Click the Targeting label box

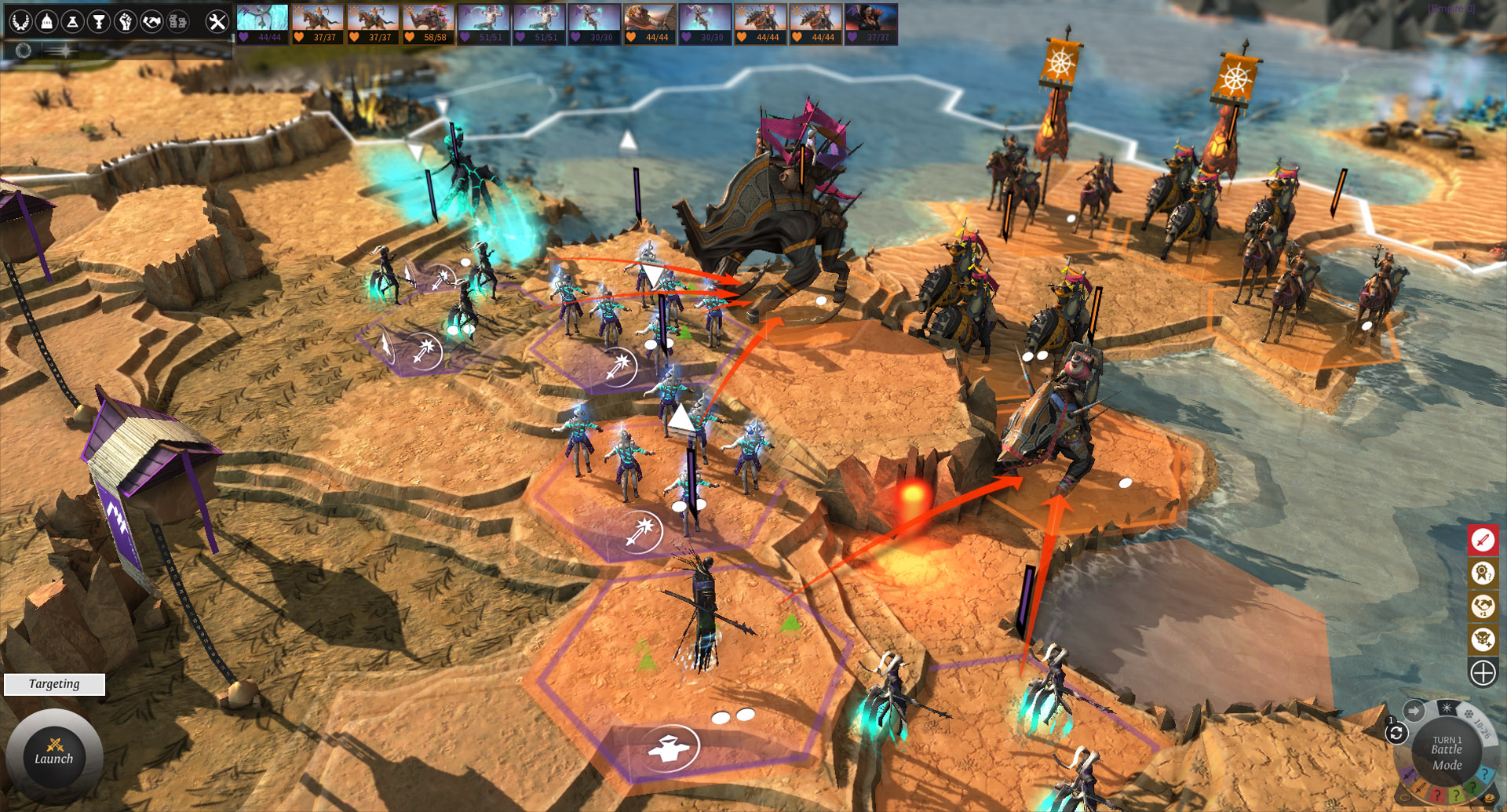click(53, 683)
